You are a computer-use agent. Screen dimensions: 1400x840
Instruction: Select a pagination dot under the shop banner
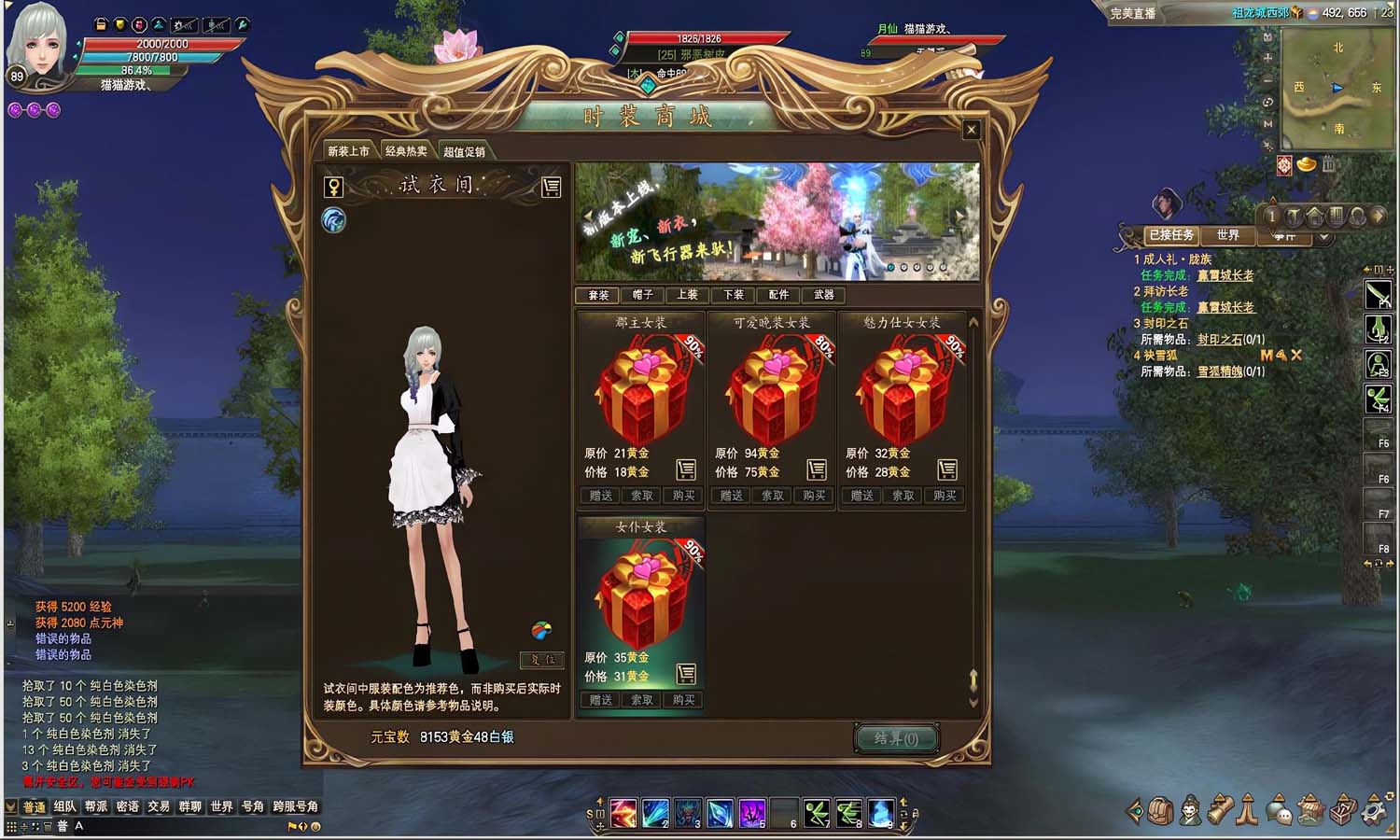tap(891, 268)
